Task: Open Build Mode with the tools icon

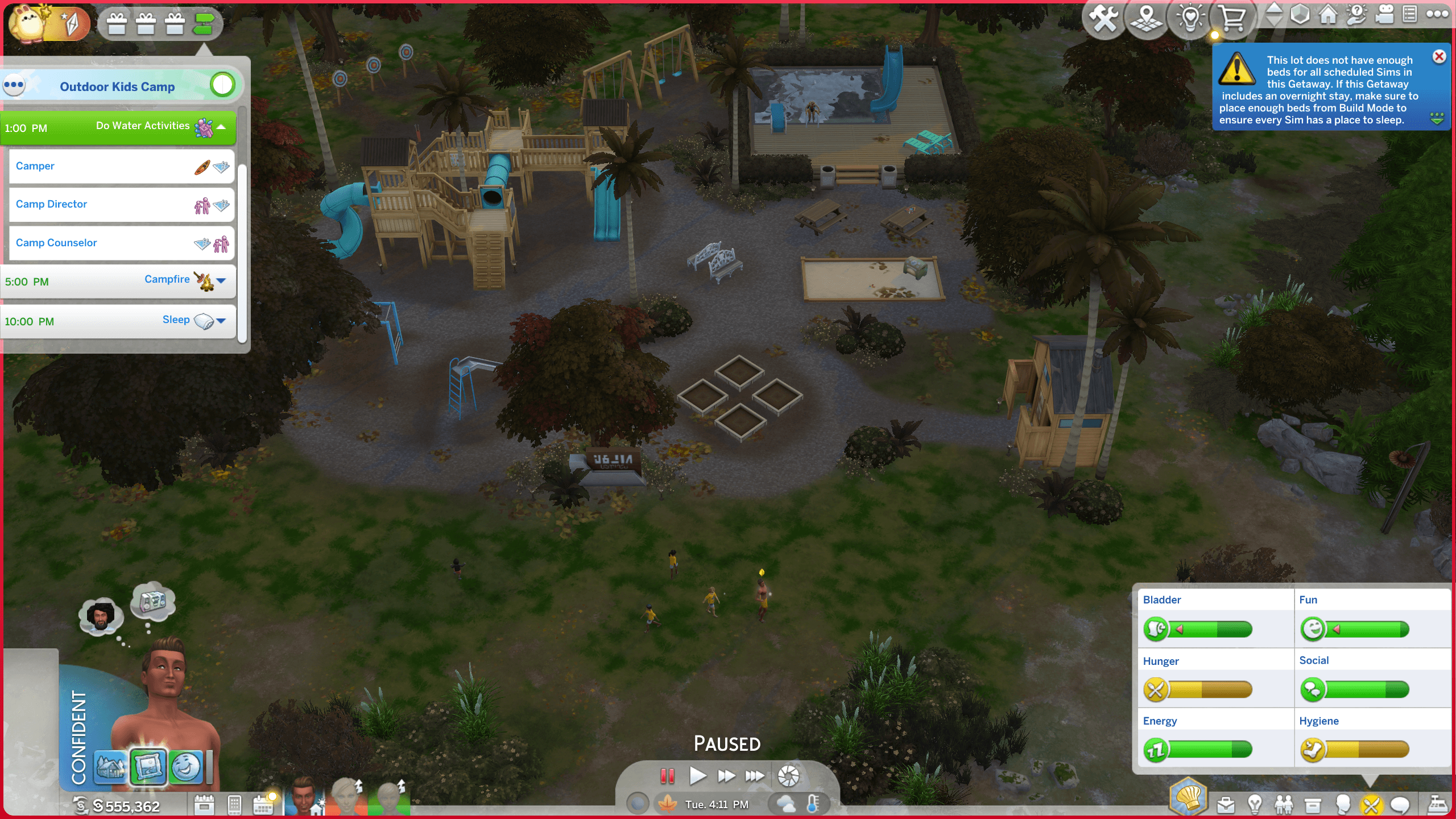Action: point(1103,19)
